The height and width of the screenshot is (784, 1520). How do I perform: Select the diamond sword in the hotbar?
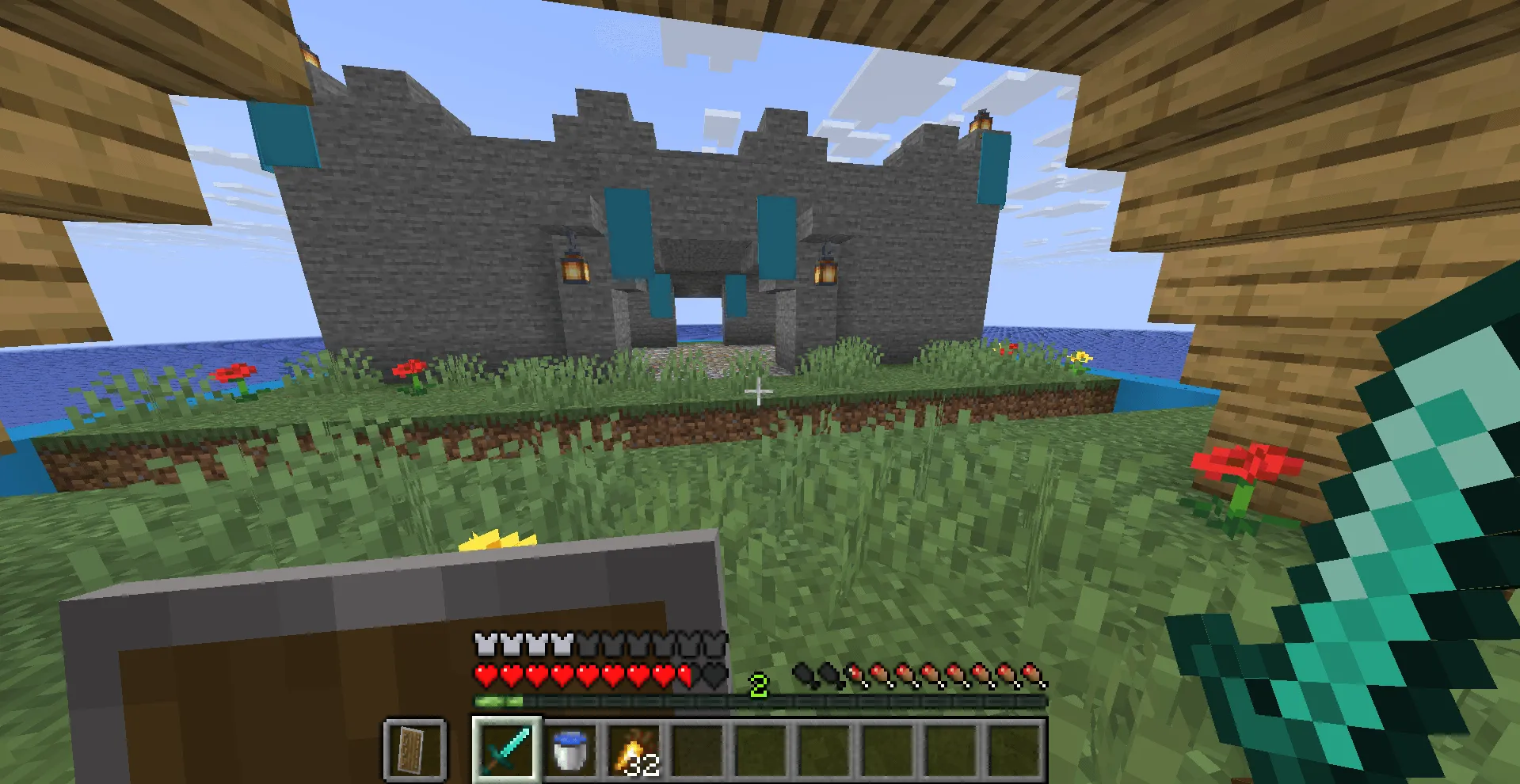tap(507, 749)
